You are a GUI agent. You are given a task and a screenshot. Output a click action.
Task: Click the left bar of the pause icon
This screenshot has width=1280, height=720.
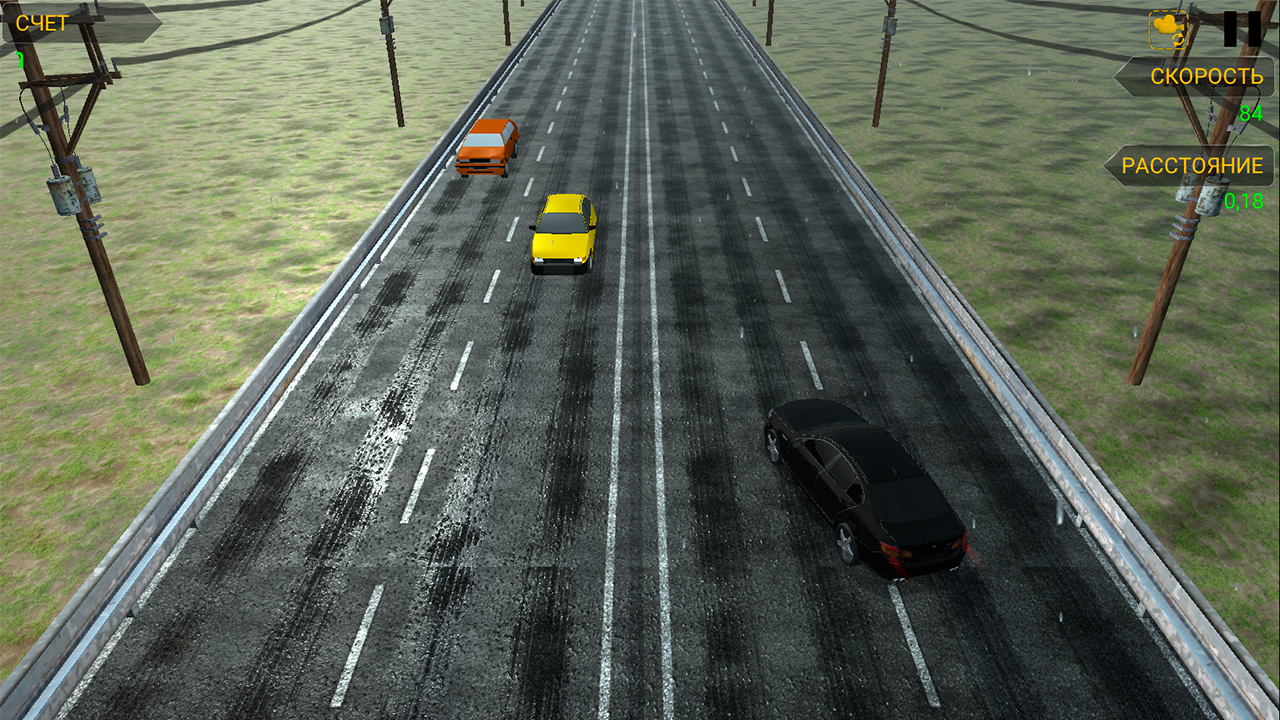[1230, 28]
